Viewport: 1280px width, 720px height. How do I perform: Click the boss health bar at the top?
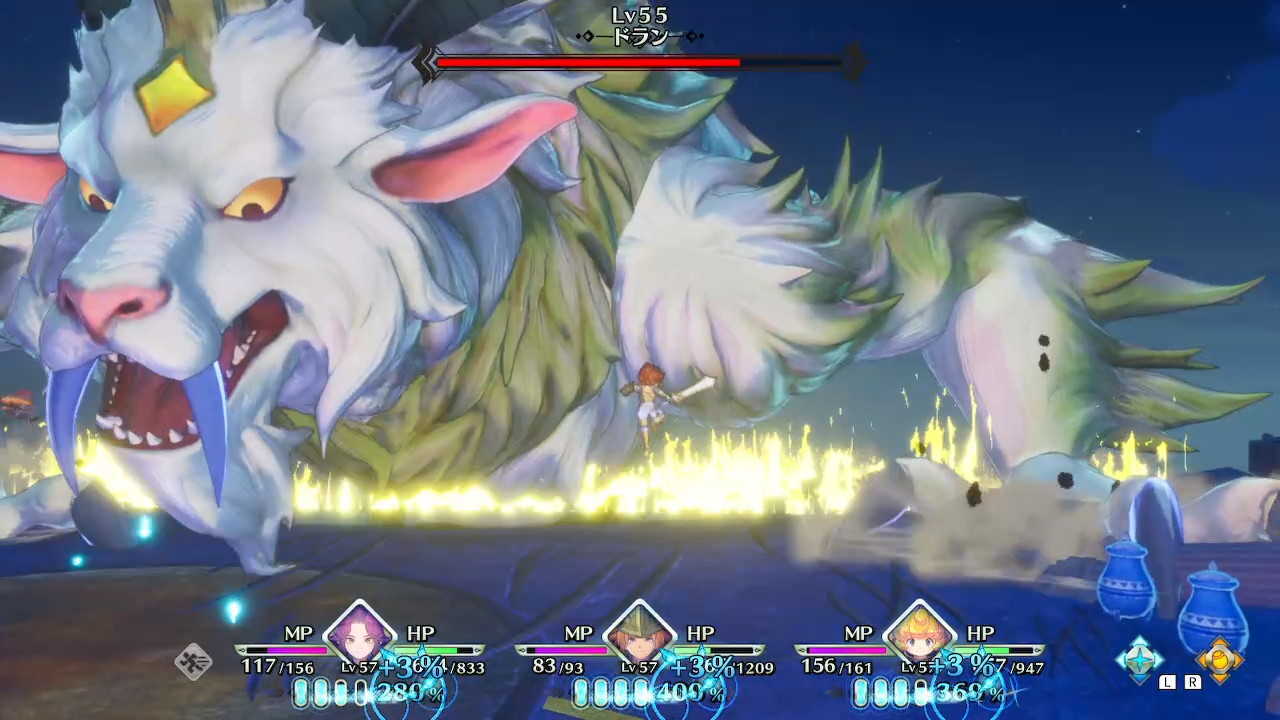click(640, 63)
